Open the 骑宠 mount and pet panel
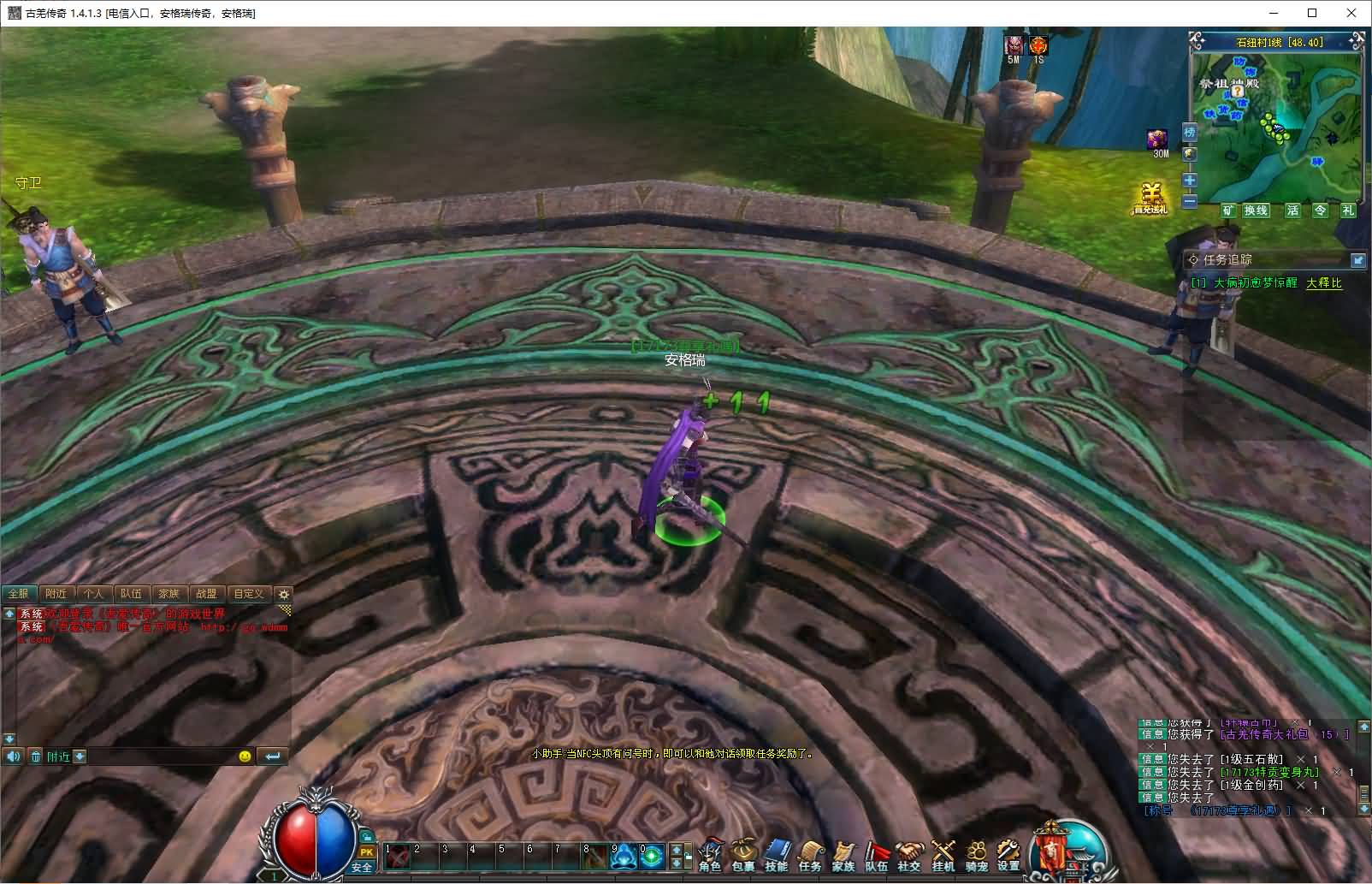 coord(976,856)
